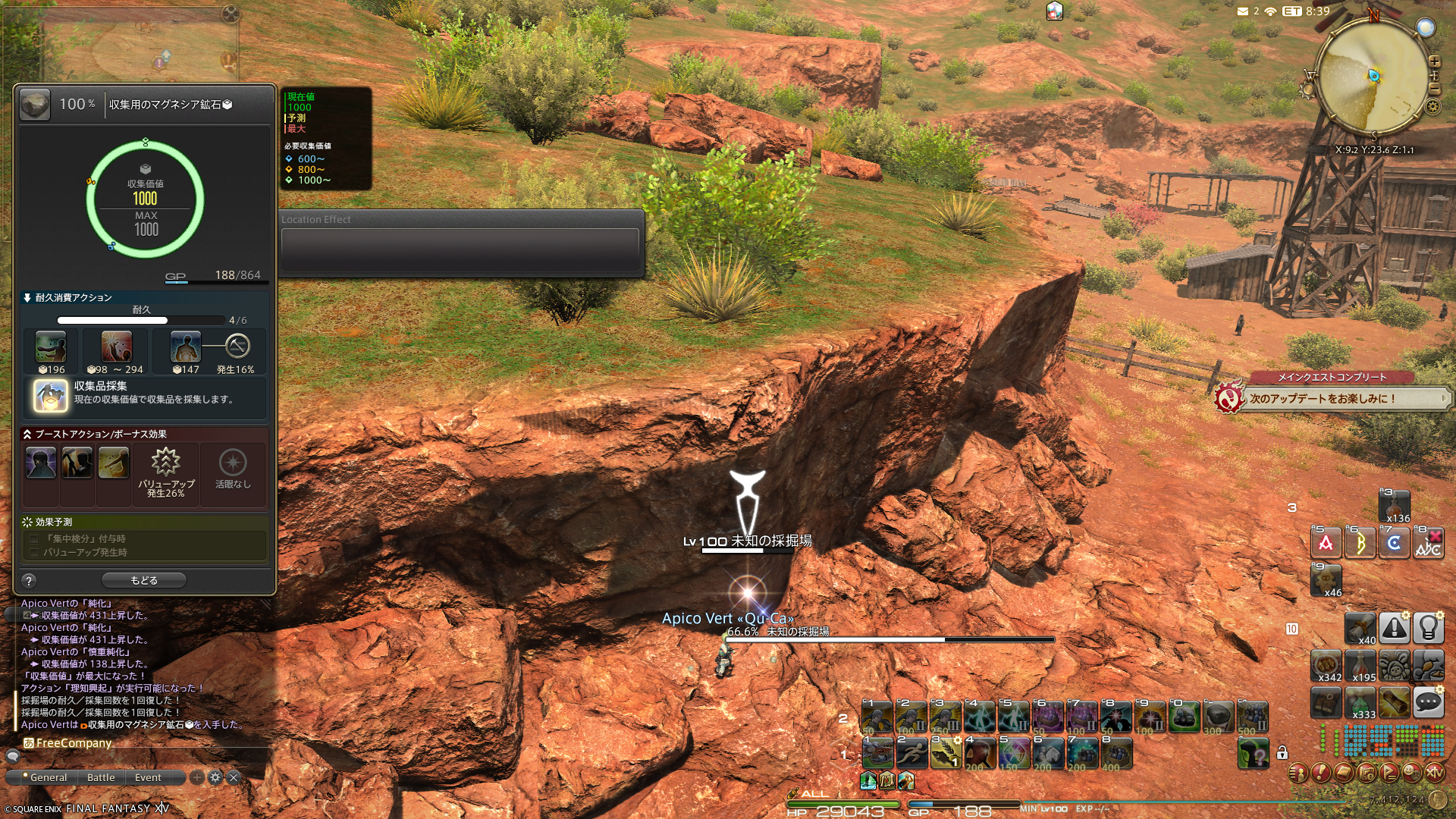Tick the バリューアップ発生時 checkbox
Image resolution: width=1456 pixels, height=819 pixels.
coord(34,552)
